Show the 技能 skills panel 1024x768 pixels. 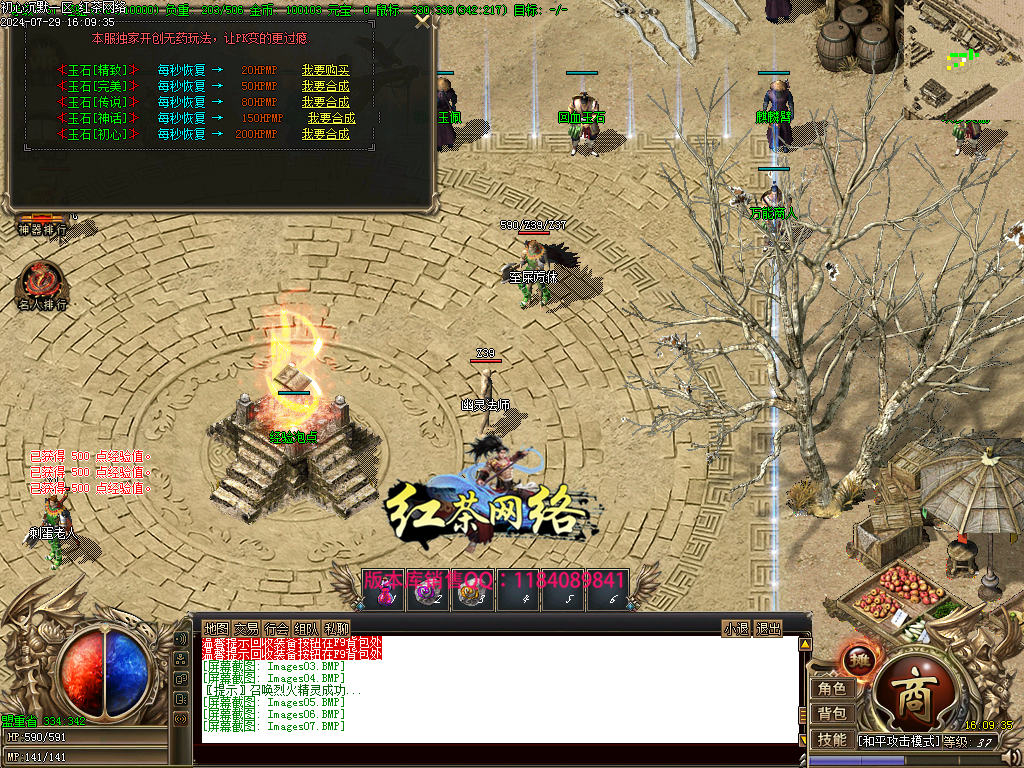pos(832,739)
